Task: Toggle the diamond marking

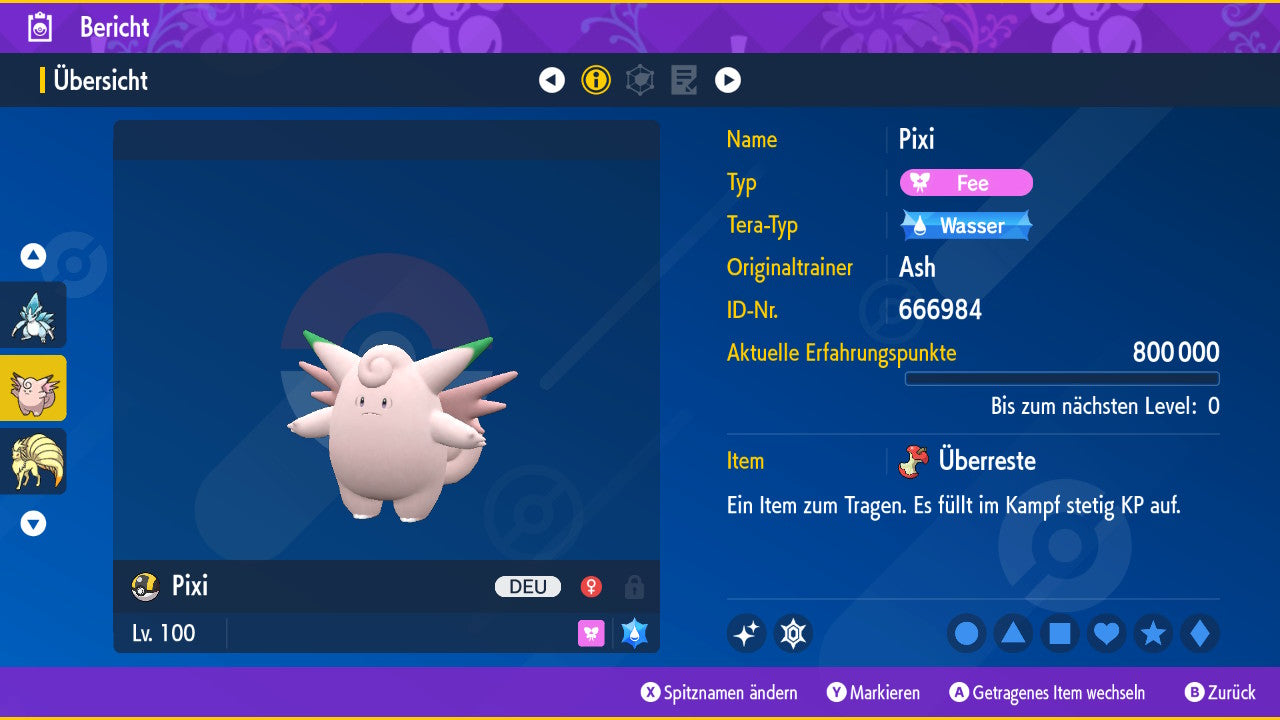Action: point(1200,634)
